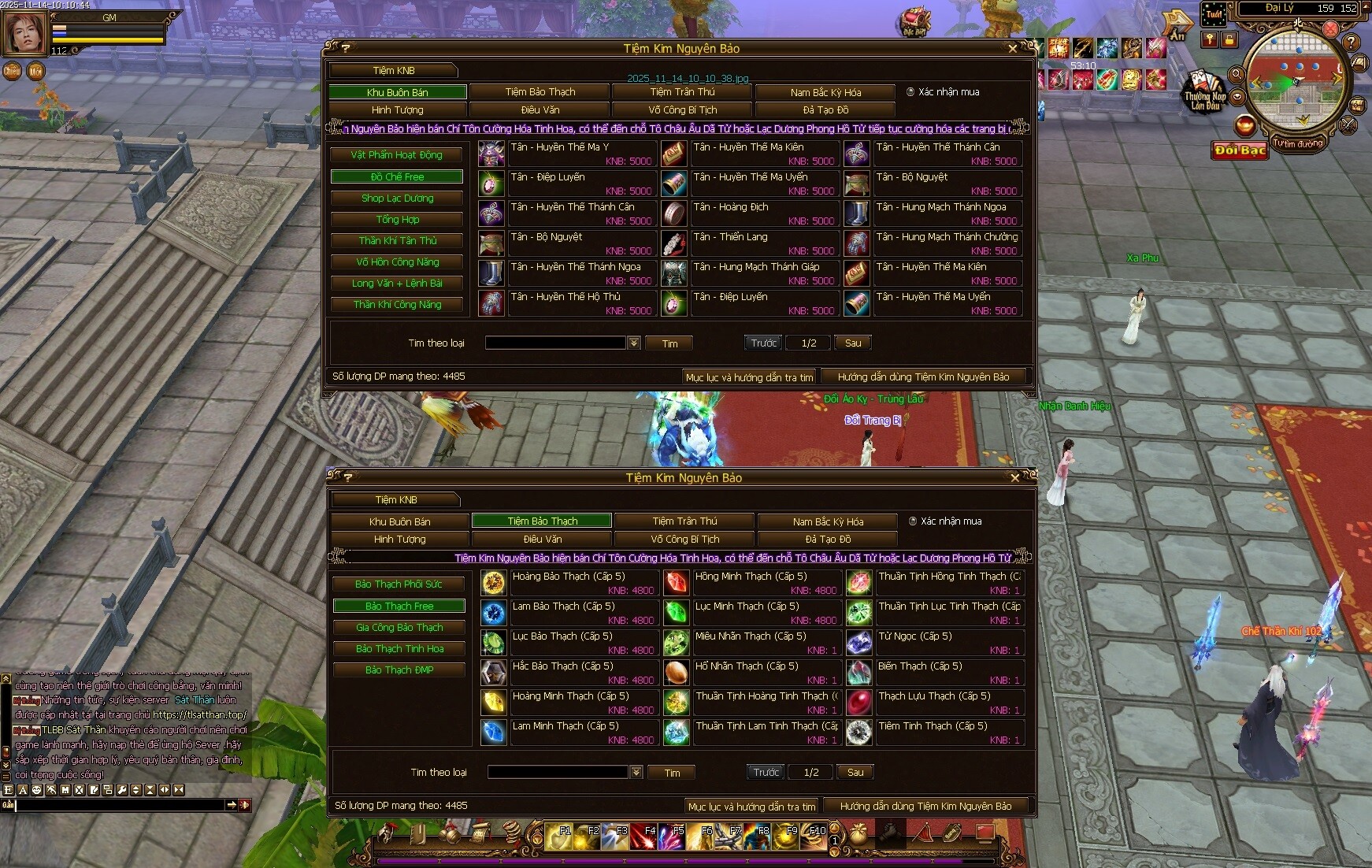1372x868 pixels.
Task: Select the Vật Phẩm Hoạt Động category
Action: click(397, 155)
